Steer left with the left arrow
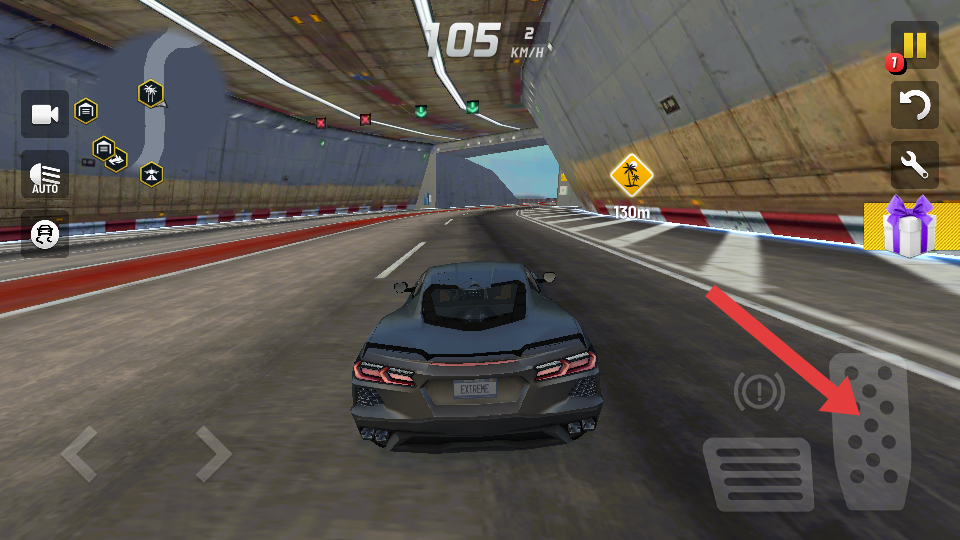 click(x=80, y=454)
